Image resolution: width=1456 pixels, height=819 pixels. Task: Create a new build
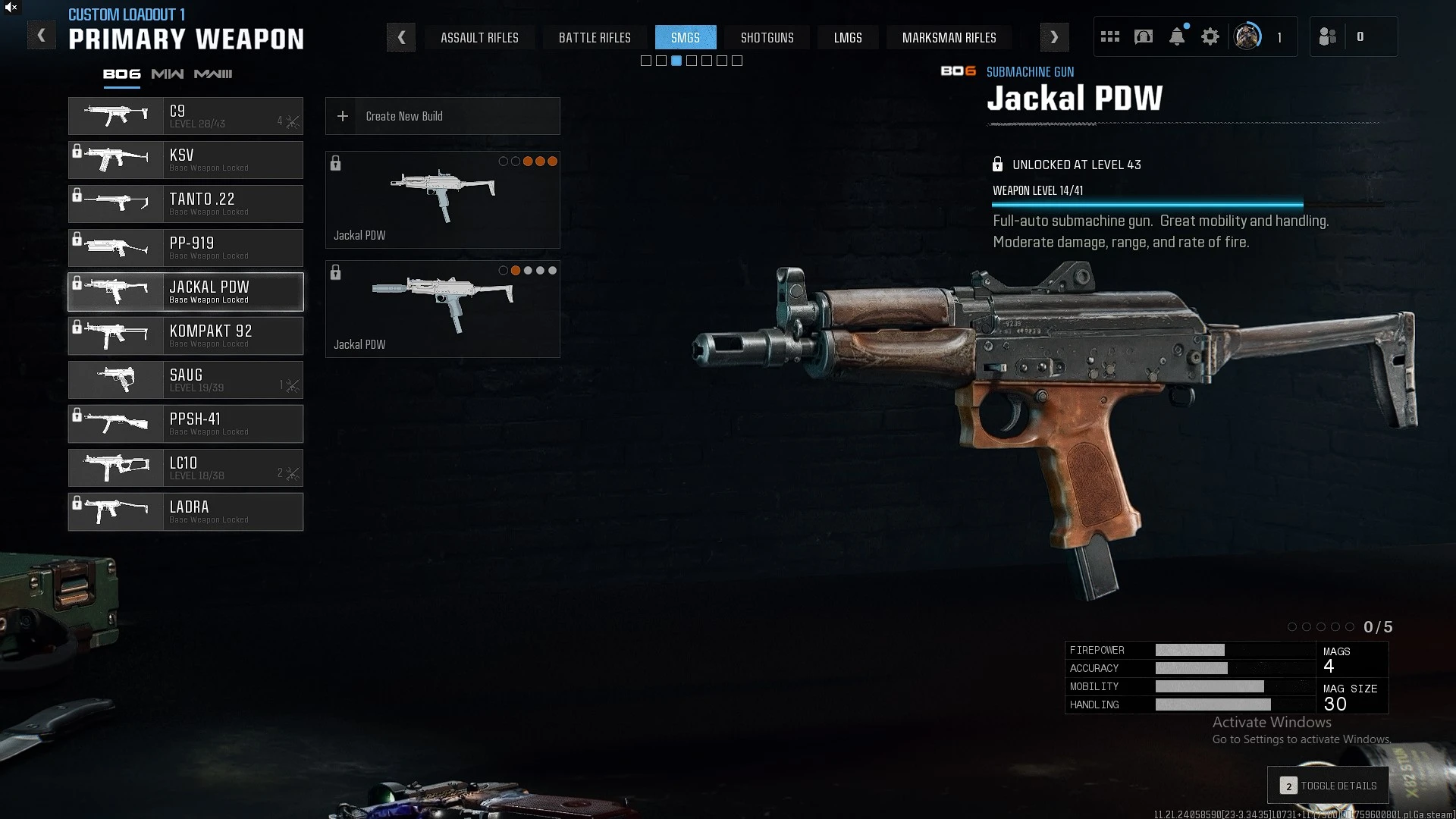(x=443, y=116)
